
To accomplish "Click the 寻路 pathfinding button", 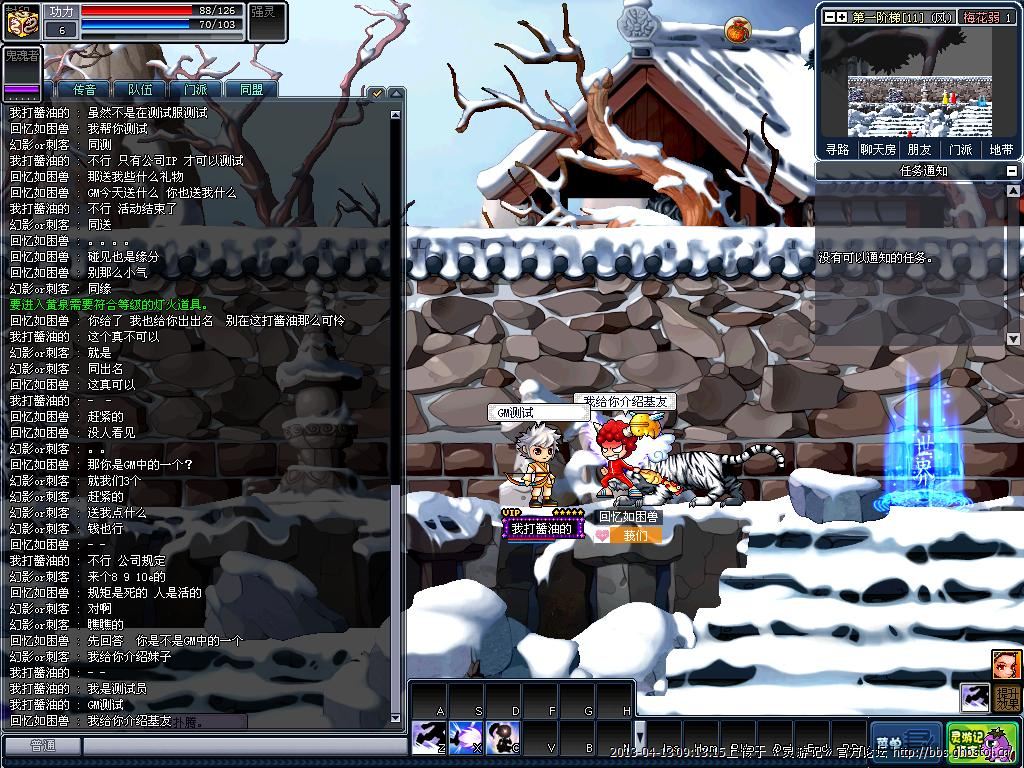I will pyautogui.click(x=837, y=150).
